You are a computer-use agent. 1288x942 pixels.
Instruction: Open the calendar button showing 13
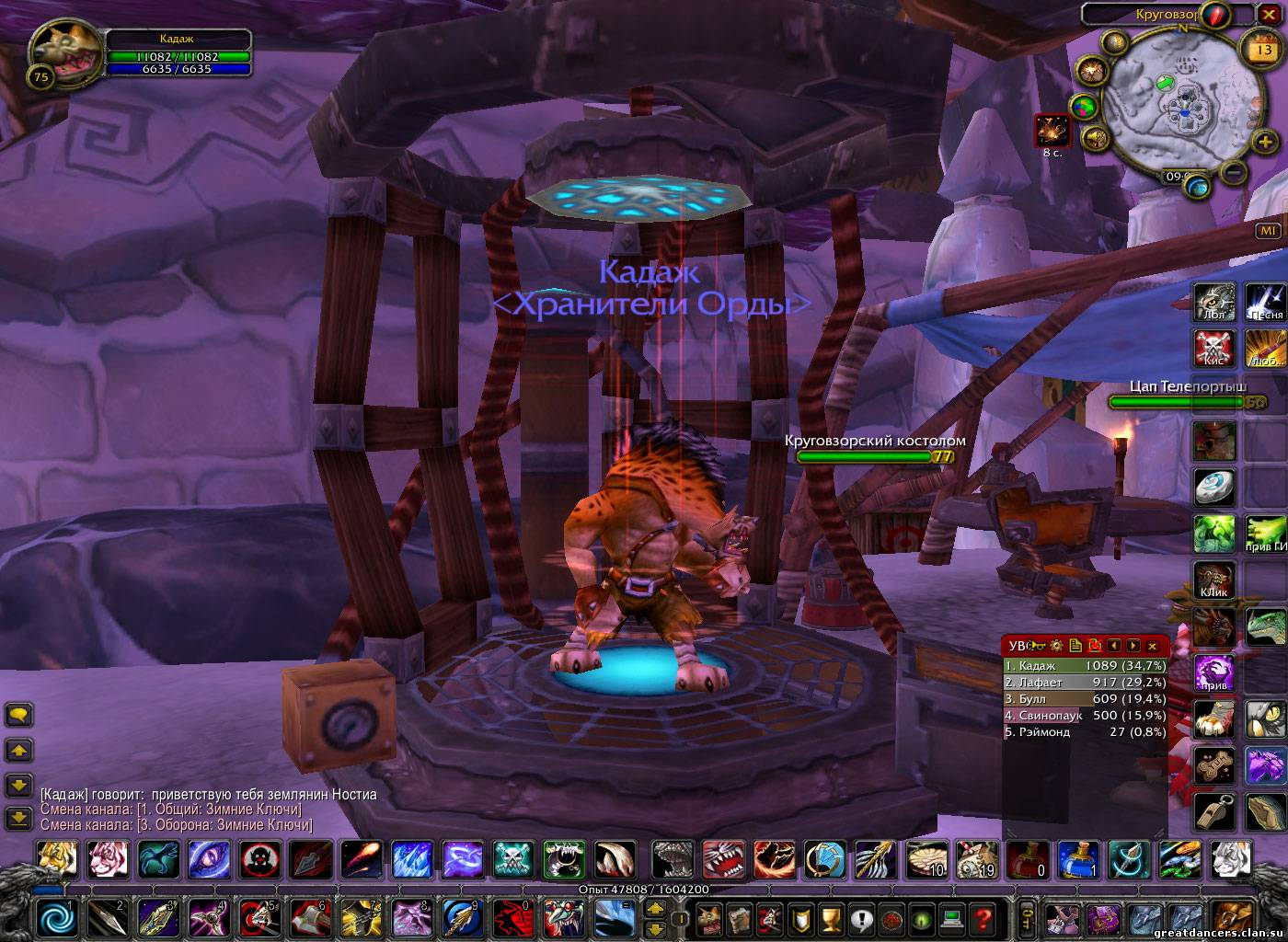(1257, 45)
